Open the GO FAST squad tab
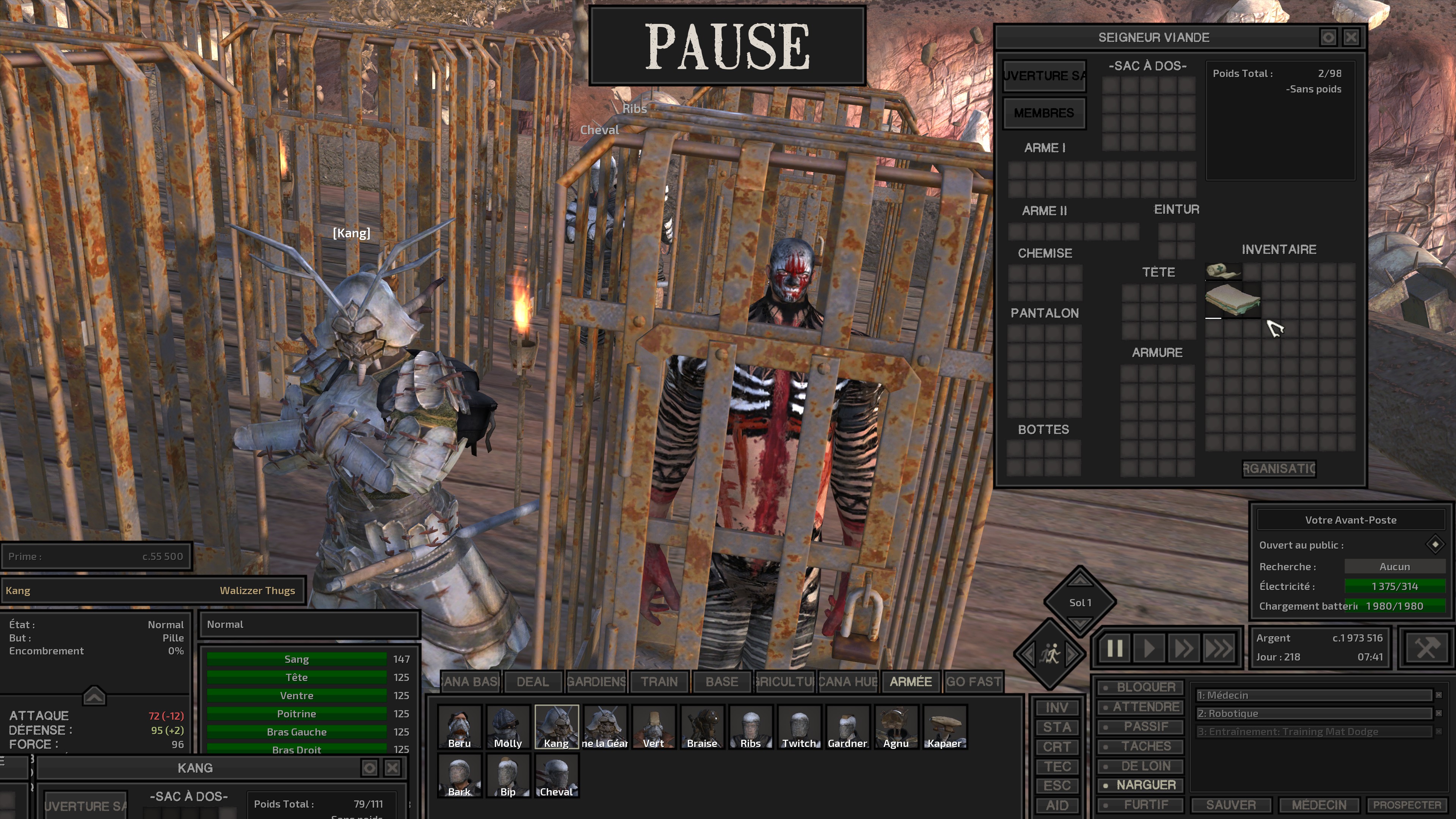The height and width of the screenshot is (819, 1456). point(974,682)
